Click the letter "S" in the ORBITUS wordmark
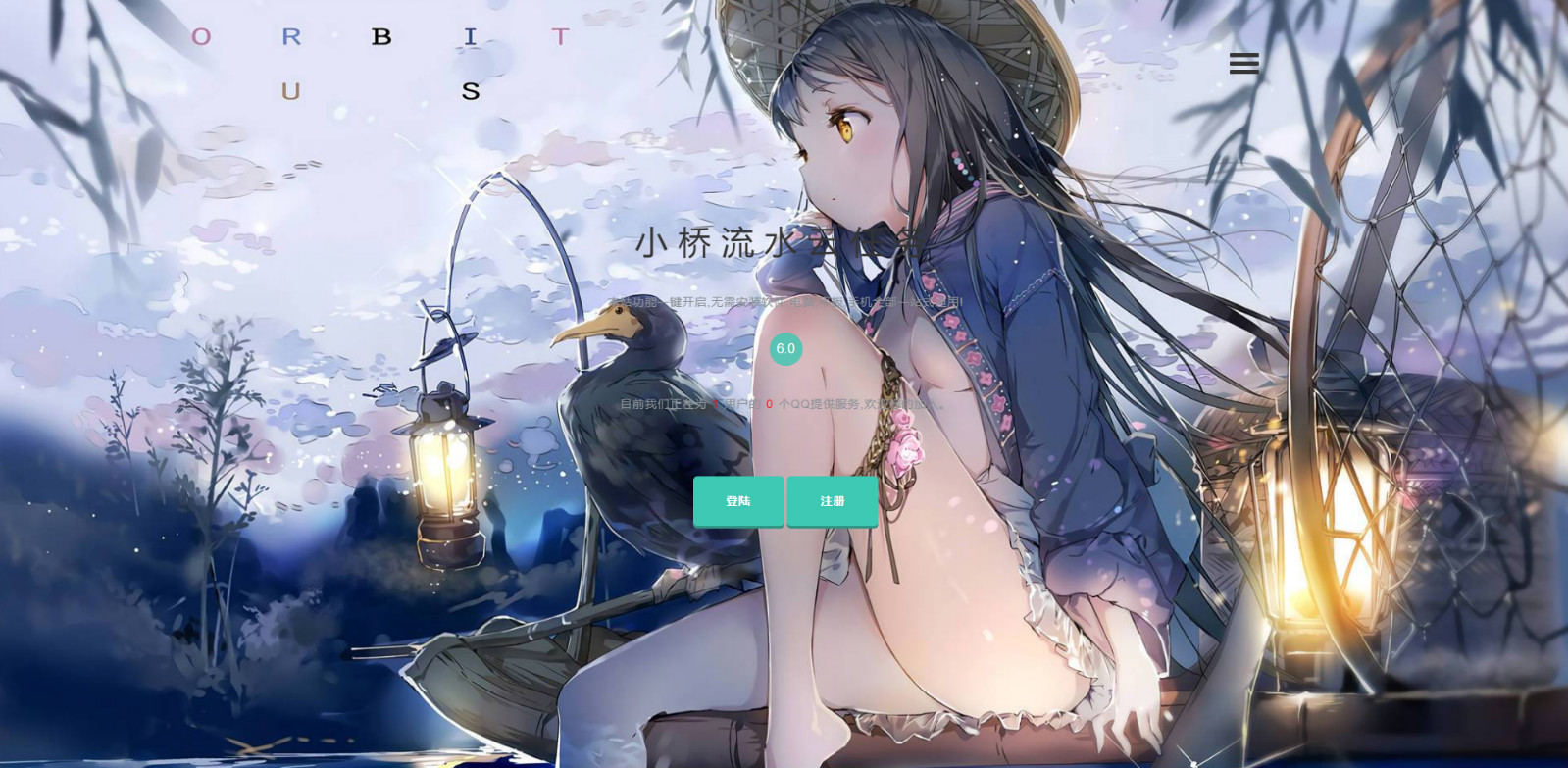The height and width of the screenshot is (768, 1568). 471,91
